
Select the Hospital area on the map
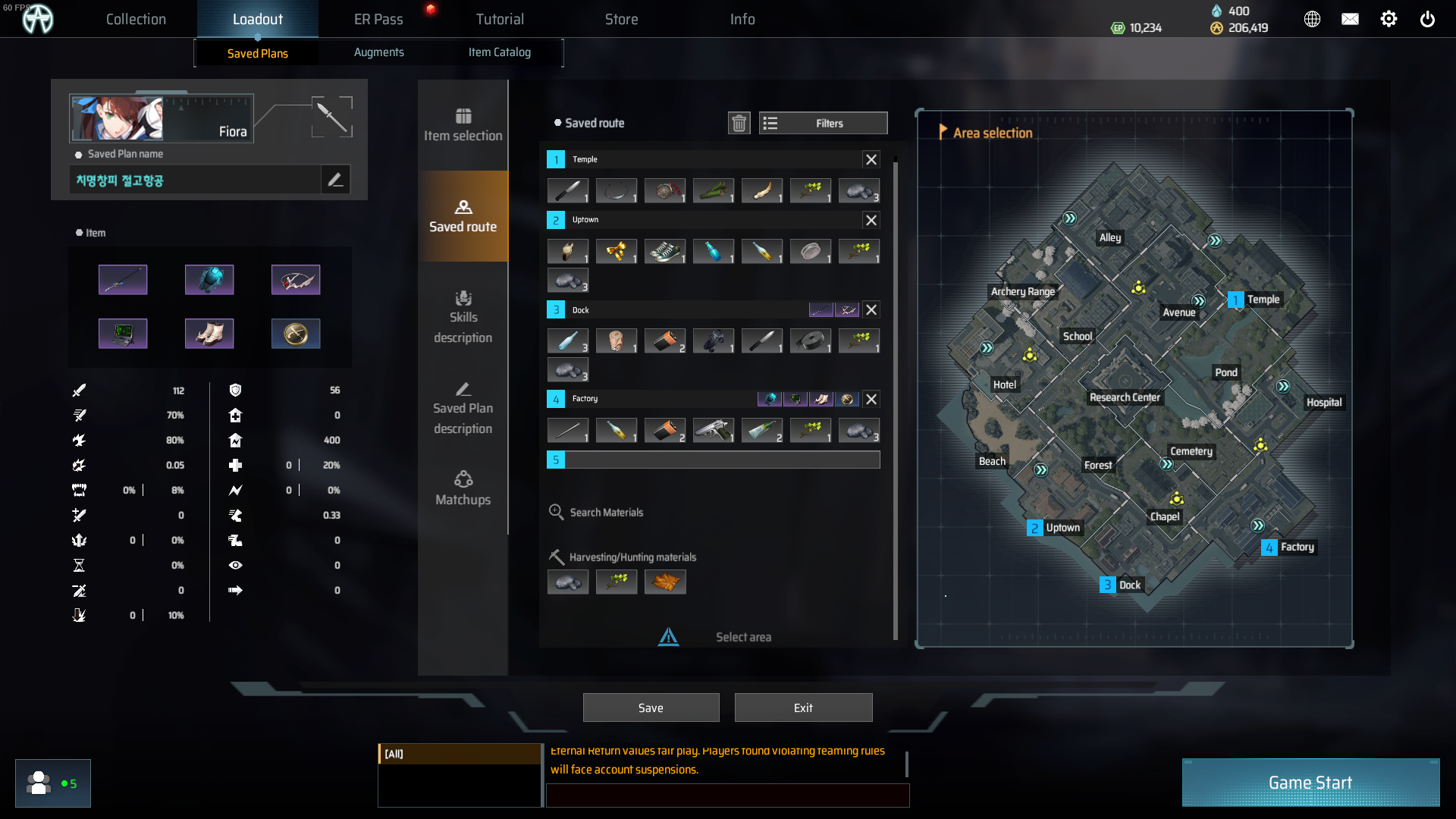(1323, 403)
